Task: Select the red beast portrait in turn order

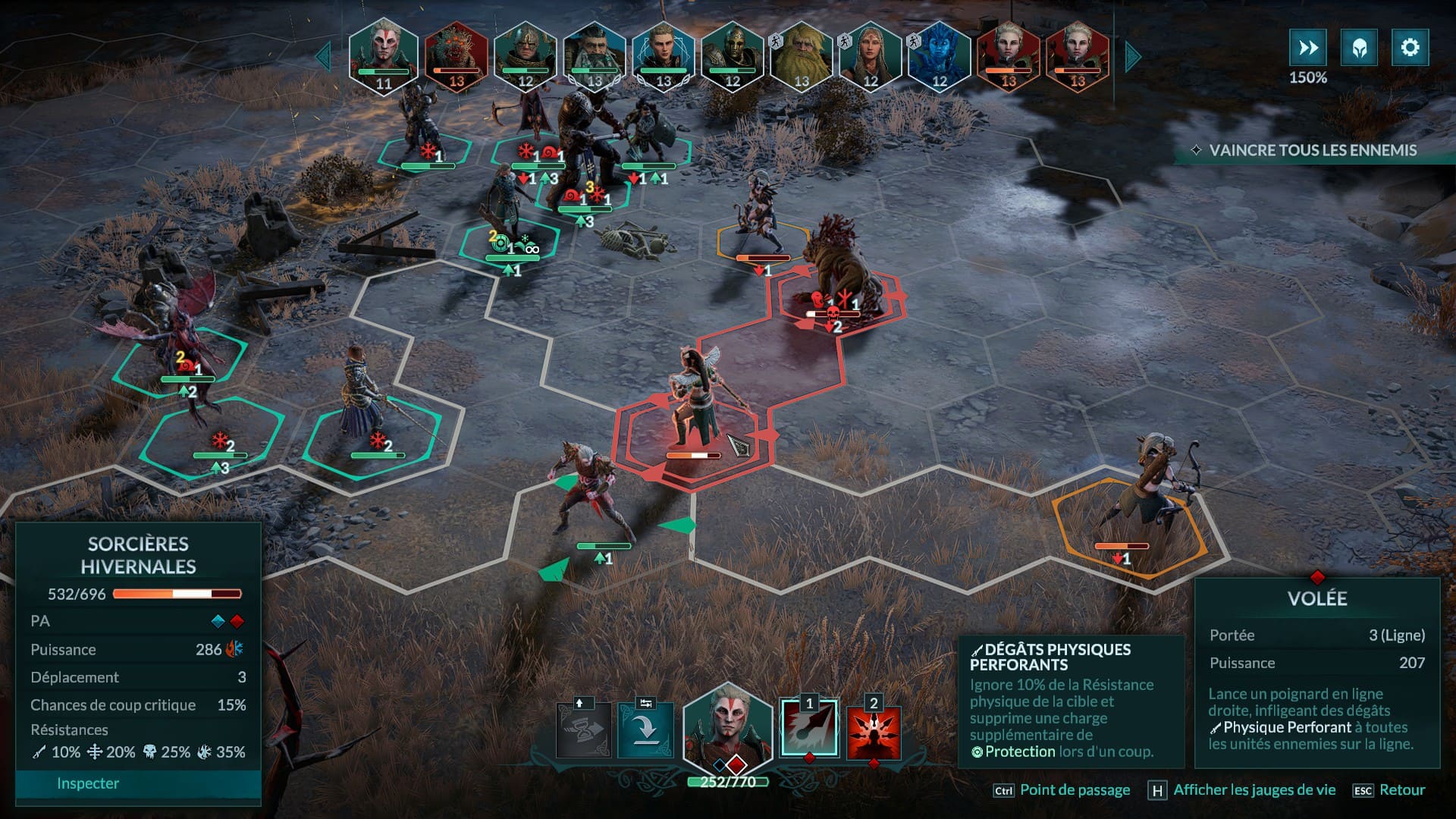Action: (x=456, y=56)
